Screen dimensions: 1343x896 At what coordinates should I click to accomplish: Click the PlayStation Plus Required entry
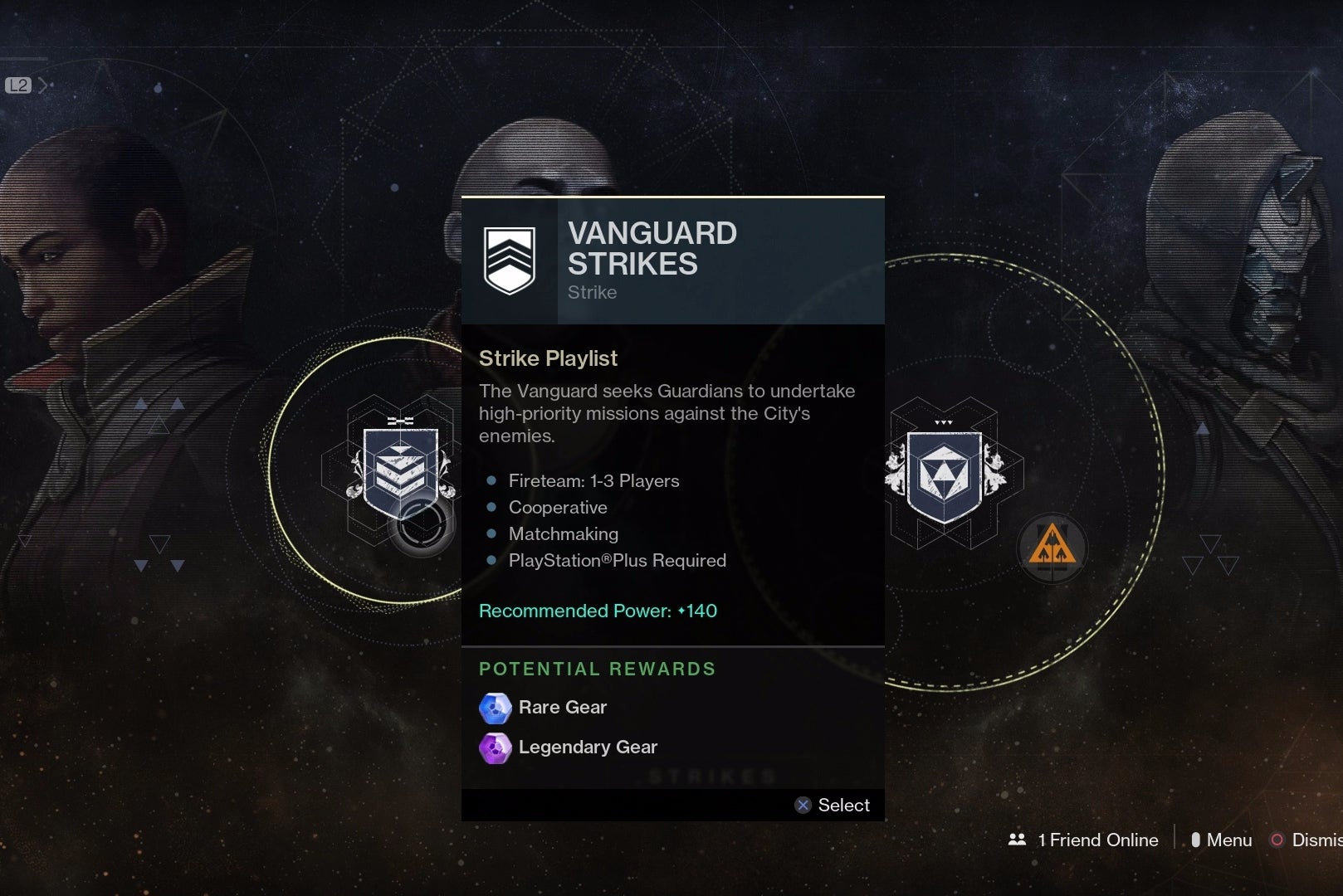coord(617,561)
